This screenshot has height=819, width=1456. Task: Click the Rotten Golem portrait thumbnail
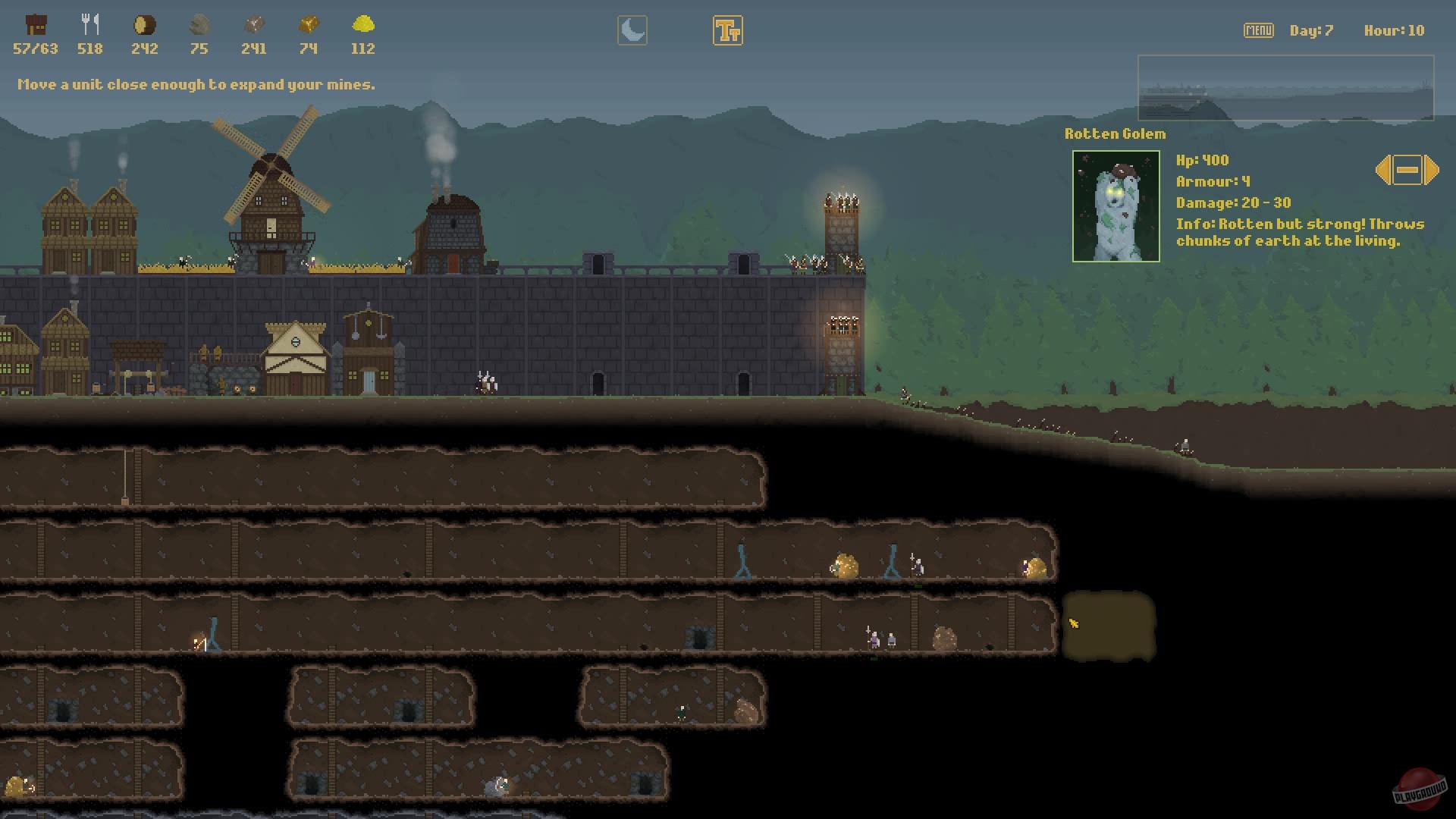point(1116,205)
